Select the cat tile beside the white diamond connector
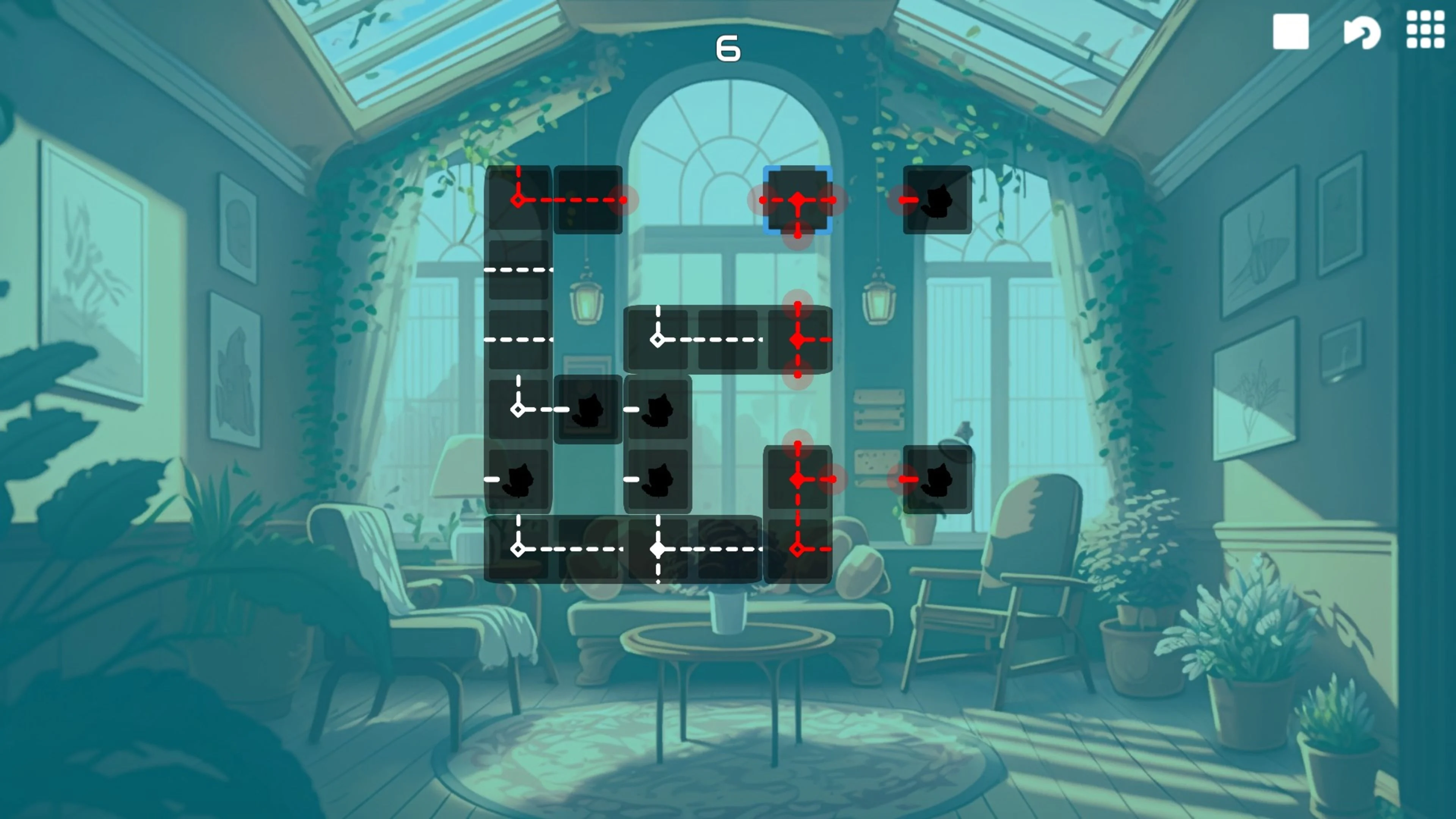The height and width of the screenshot is (819, 1456). tap(588, 410)
